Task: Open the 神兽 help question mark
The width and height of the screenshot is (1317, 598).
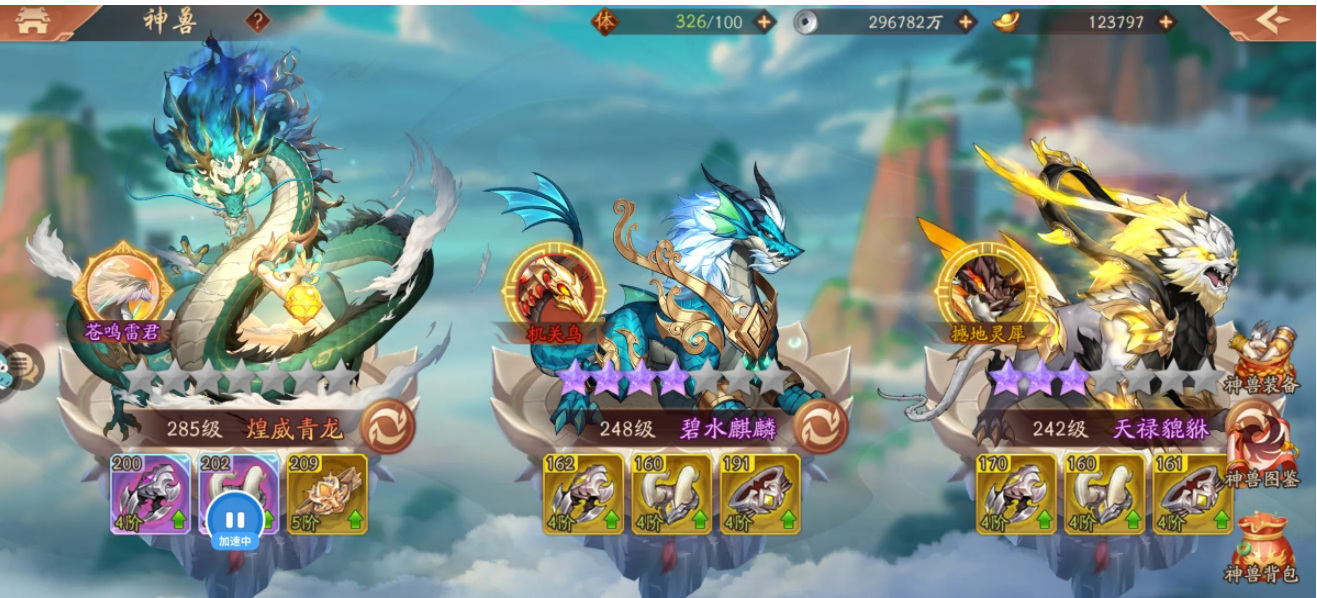Action: pos(258,21)
